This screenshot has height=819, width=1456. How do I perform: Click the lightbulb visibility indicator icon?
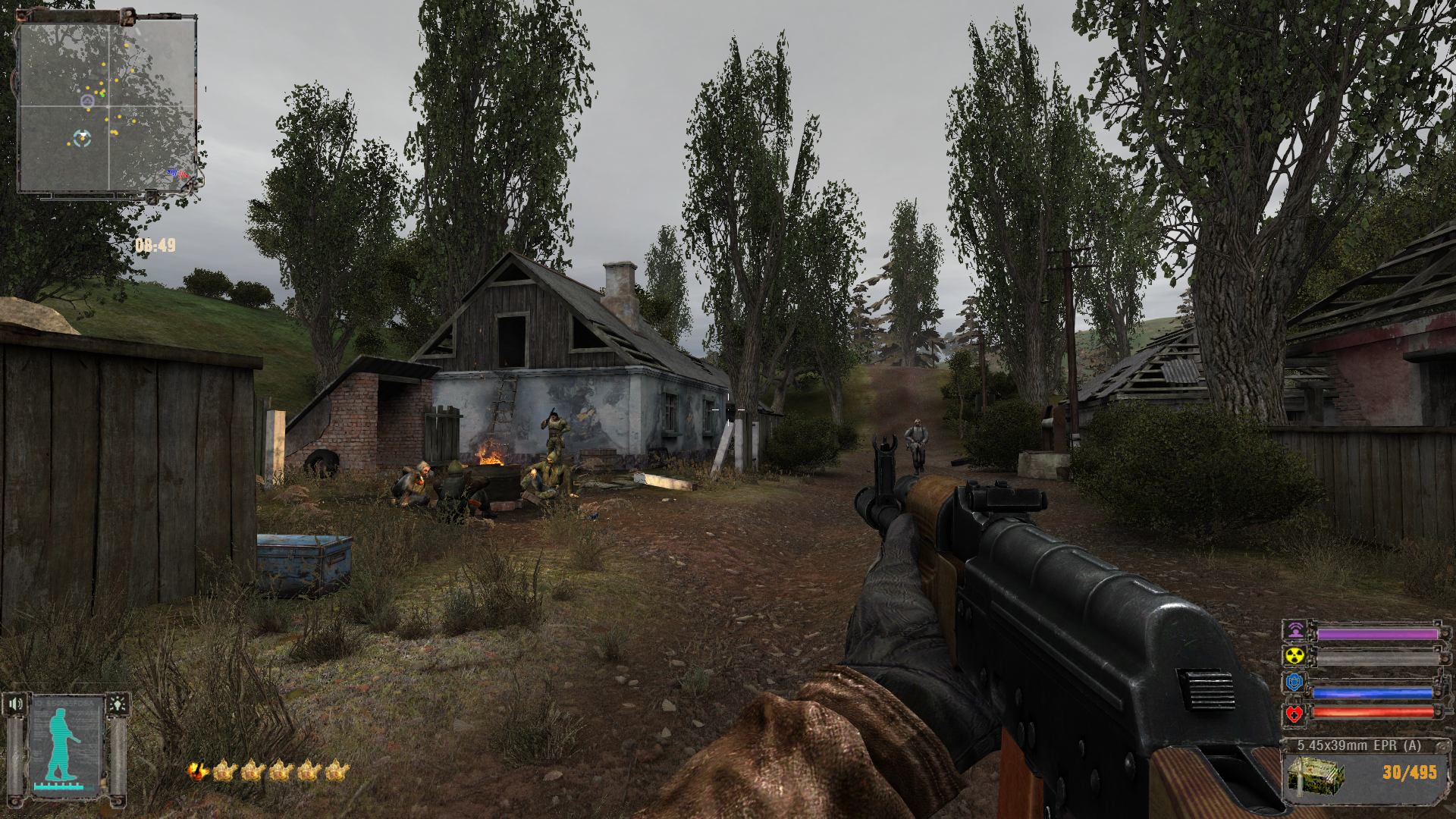click(x=118, y=704)
